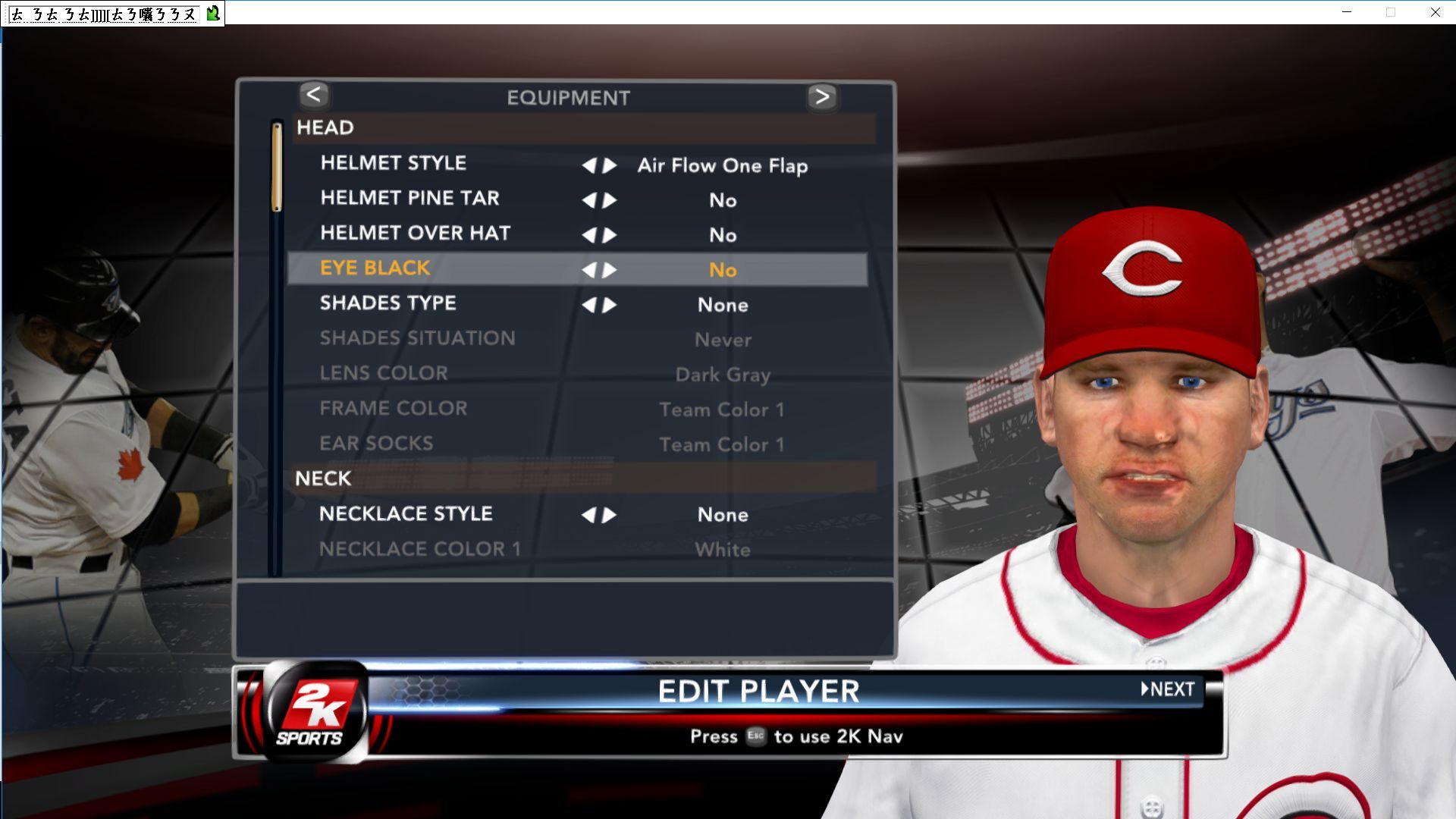
Task: Grab the equipment list scrollbar thumb
Action: (277, 167)
